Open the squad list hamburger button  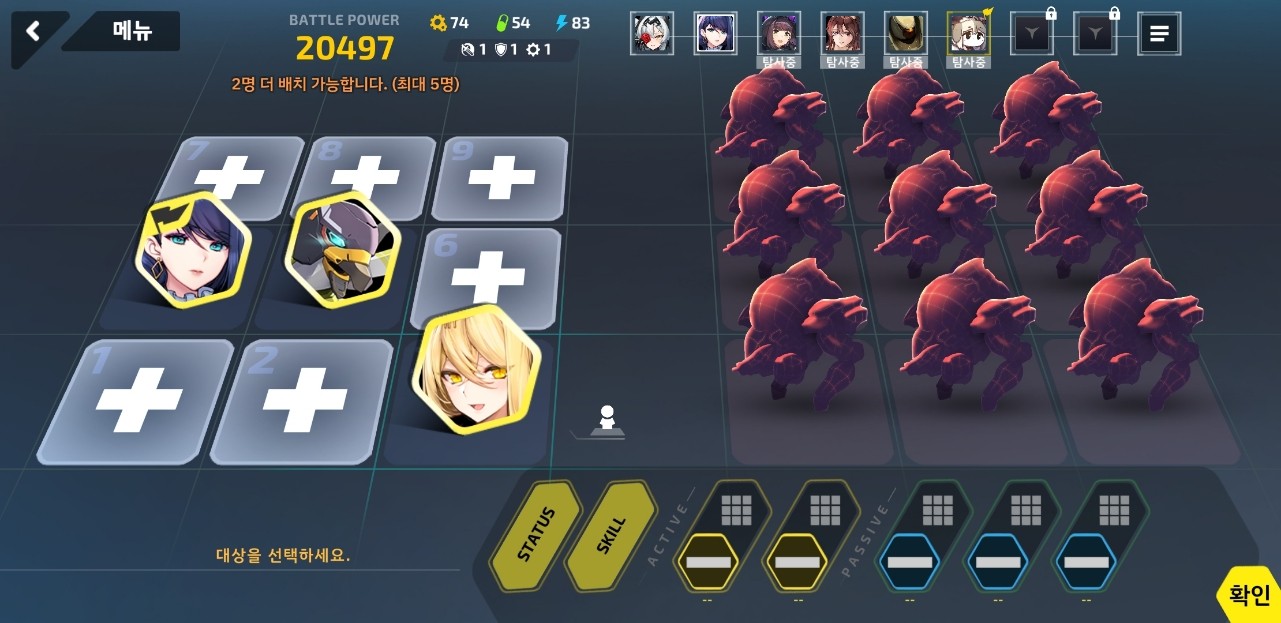pos(1159,34)
